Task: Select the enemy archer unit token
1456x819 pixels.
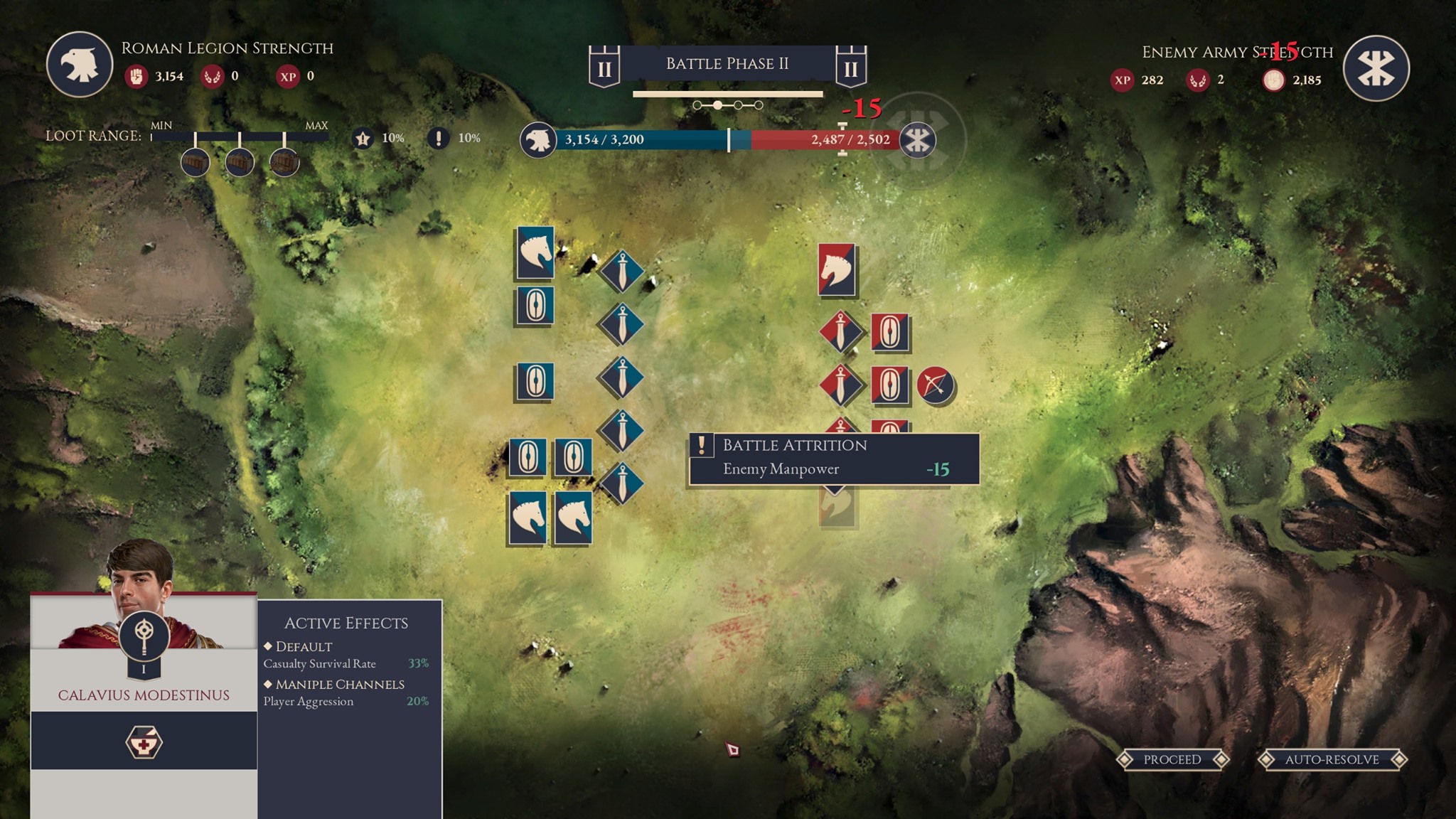Action: [936, 385]
